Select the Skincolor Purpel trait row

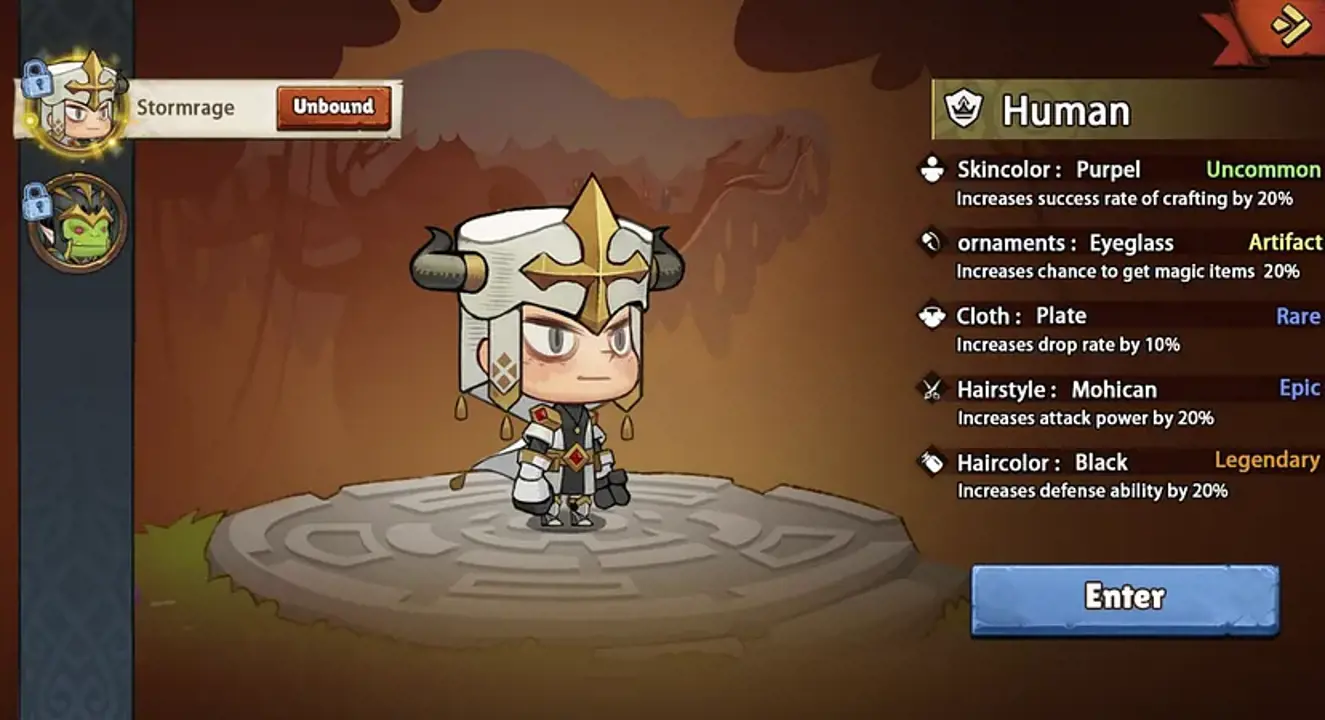(1120, 183)
